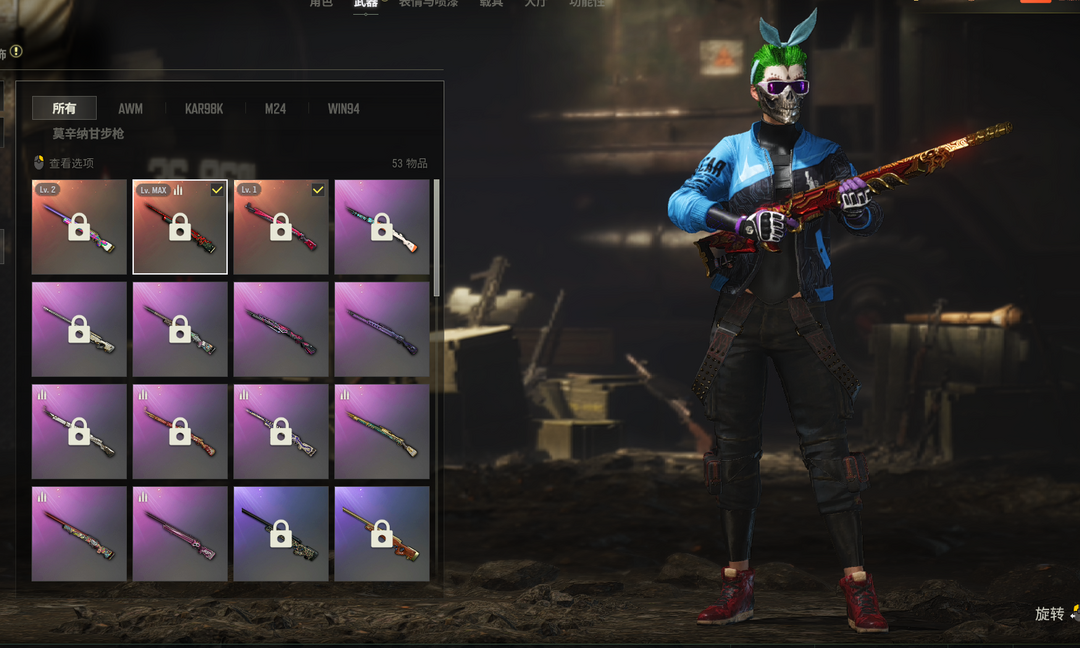This screenshot has height=648, width=1080.
Task: Open the 表情与喷漆 top menu tab
Action: coord(428,4)
